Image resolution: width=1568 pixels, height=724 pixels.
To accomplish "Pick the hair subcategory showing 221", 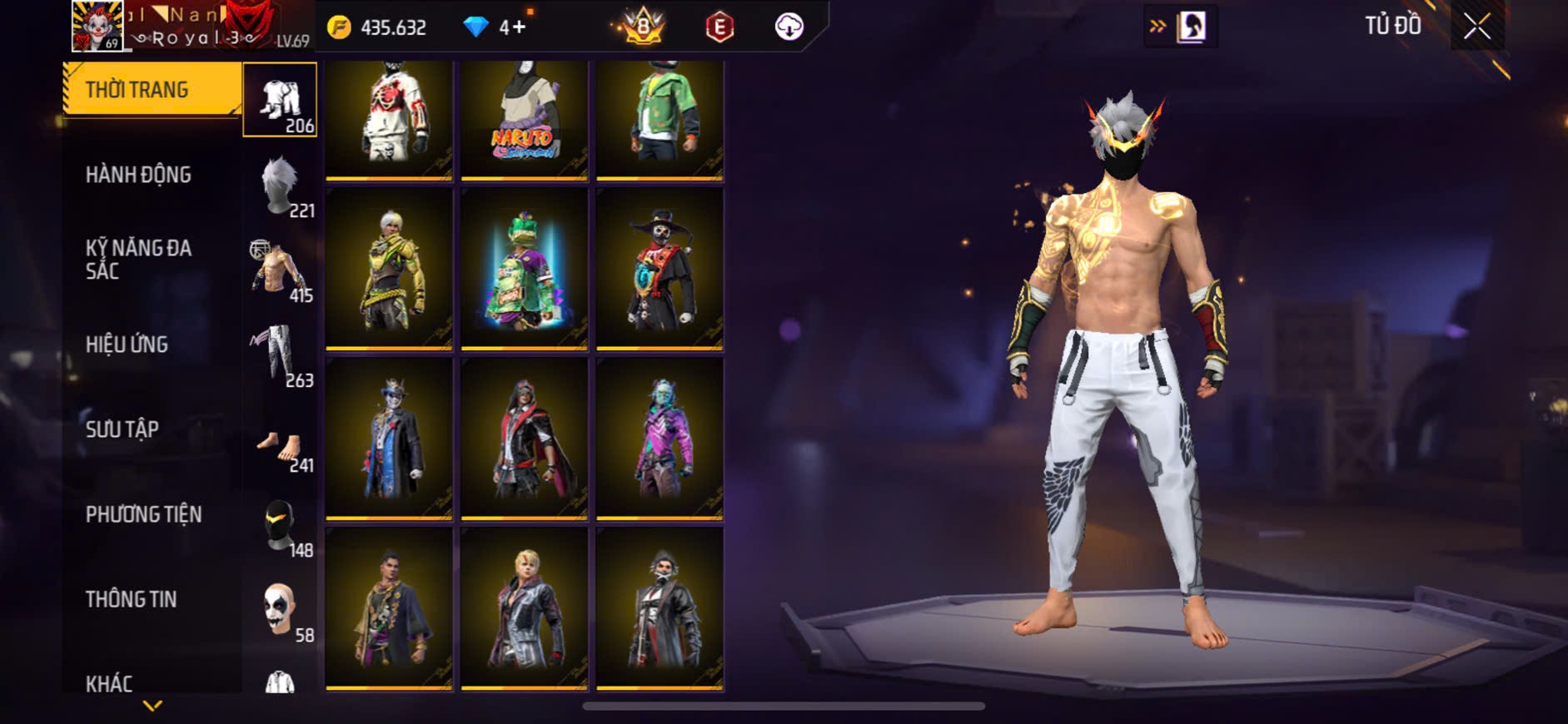I will (x=280, y=186).
